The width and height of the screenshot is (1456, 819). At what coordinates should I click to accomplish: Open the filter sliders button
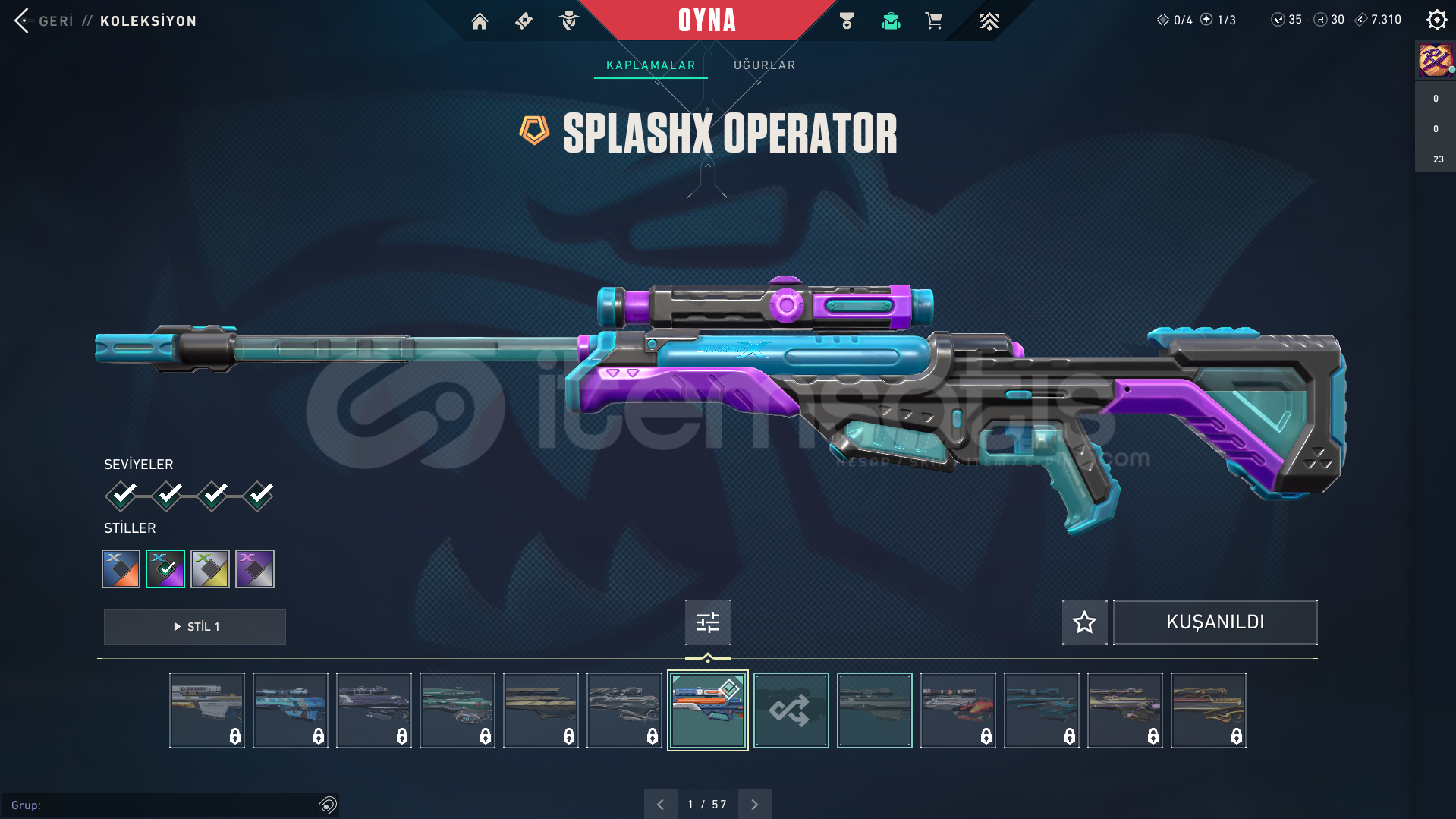coord(707,622)
